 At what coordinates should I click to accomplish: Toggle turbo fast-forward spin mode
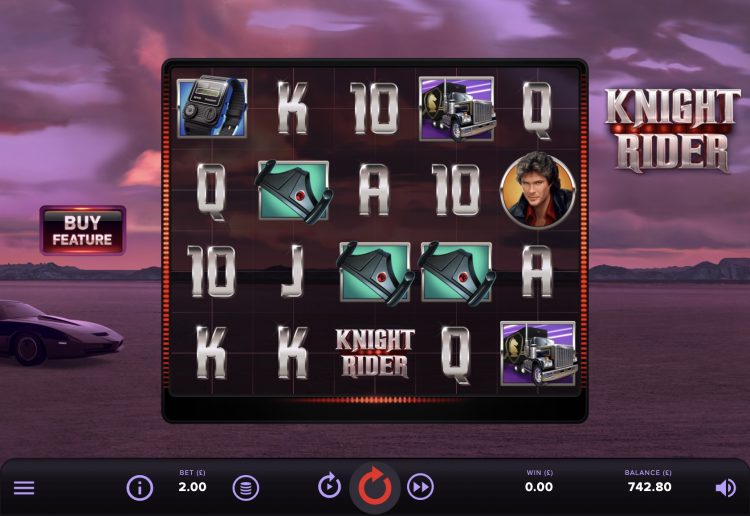(421, 487)
